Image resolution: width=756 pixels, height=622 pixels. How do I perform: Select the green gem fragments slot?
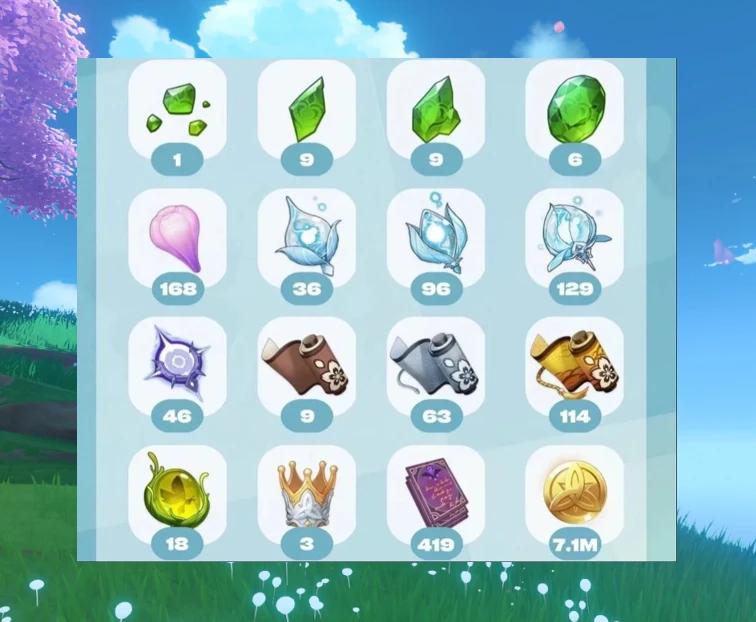pyautogui.click(x=178, y=110)
